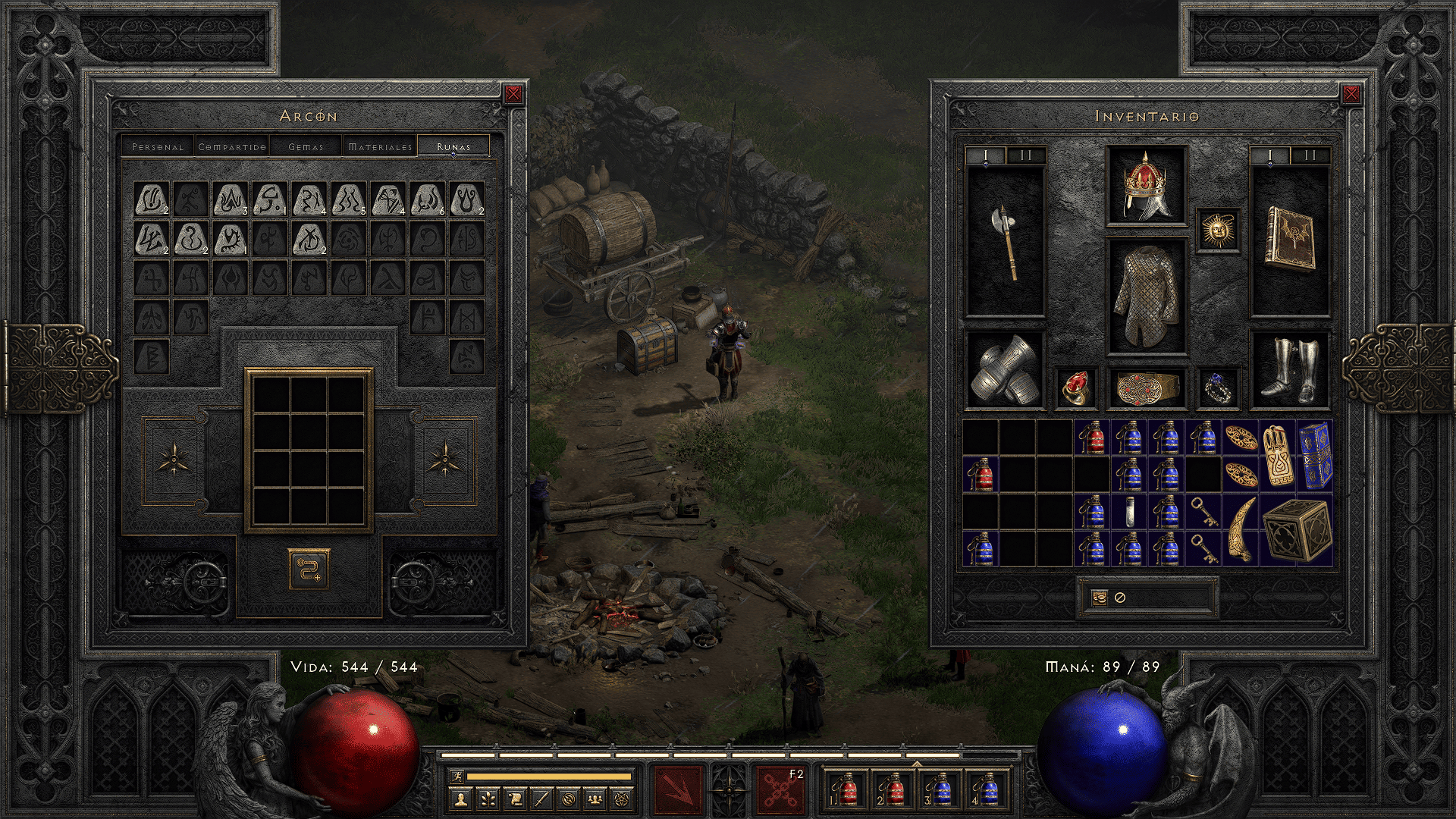Switch to the Personal stash tab
The image size is (1456, 819).
(x=158, y=146)
